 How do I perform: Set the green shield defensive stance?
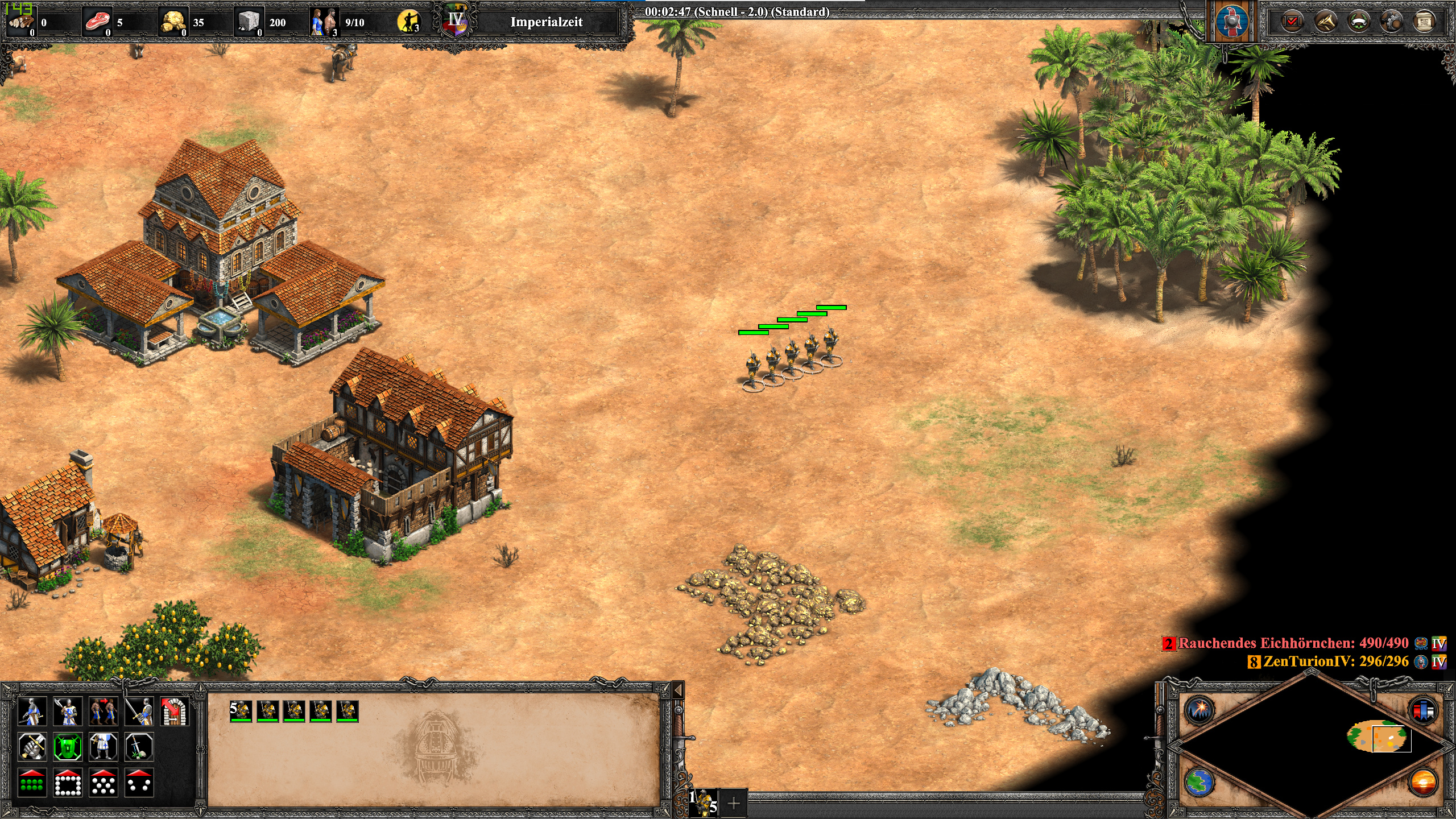click(68, 747)
